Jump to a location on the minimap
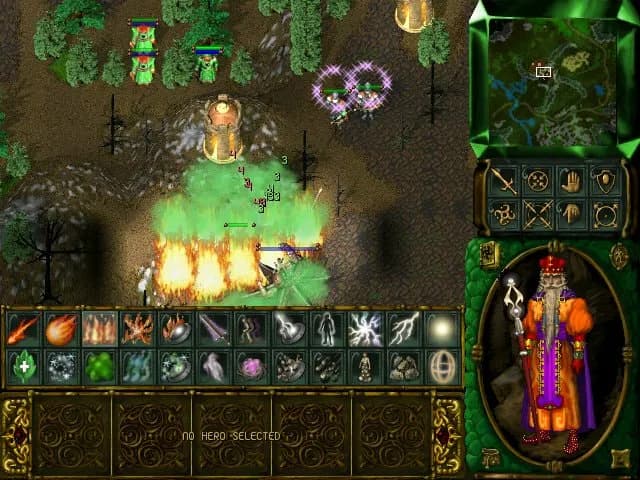The height and width of the screenshot is (480, 640). (552, 80)
